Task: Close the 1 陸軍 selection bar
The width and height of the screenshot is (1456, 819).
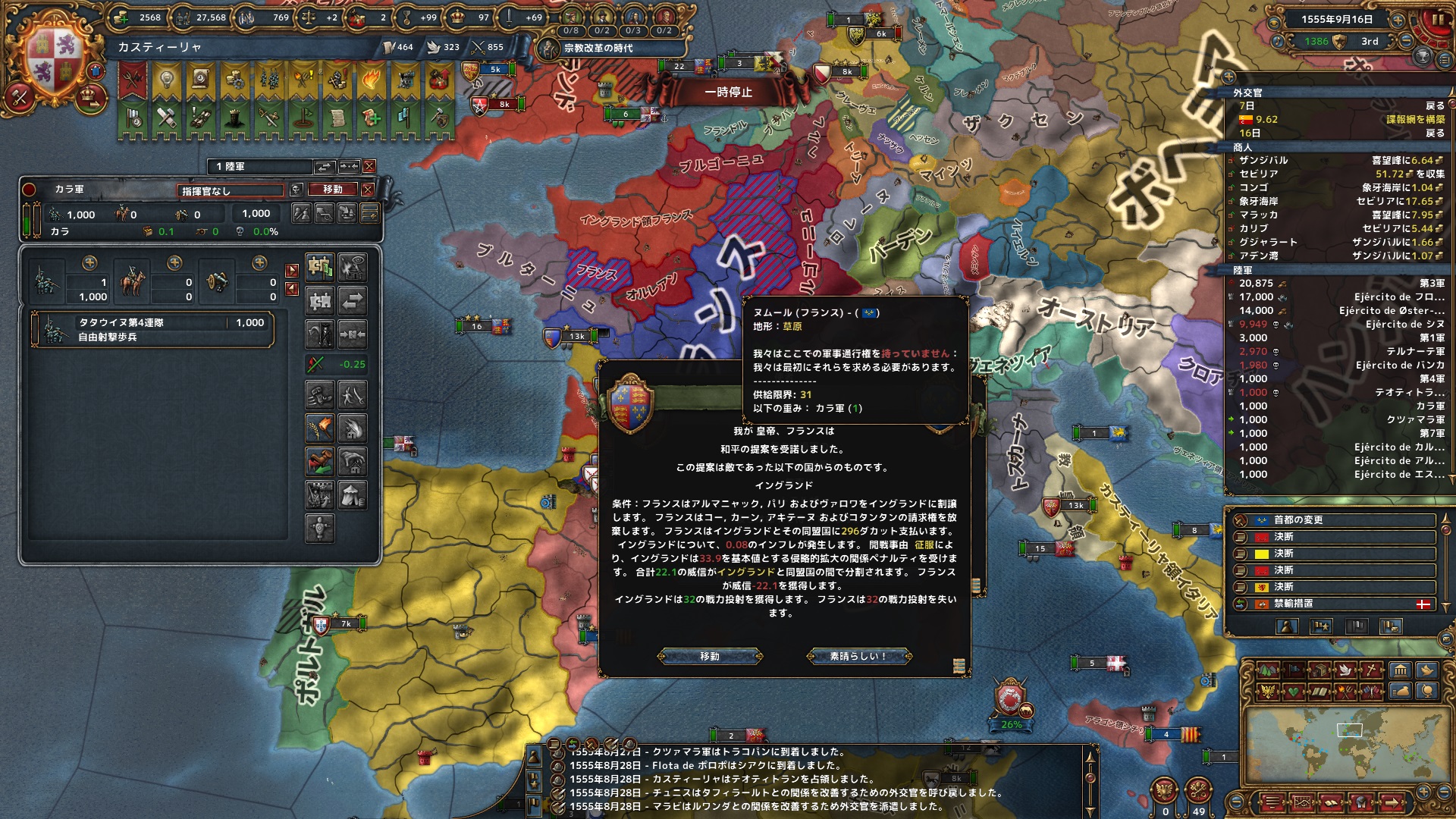Action: pos(369,166)
